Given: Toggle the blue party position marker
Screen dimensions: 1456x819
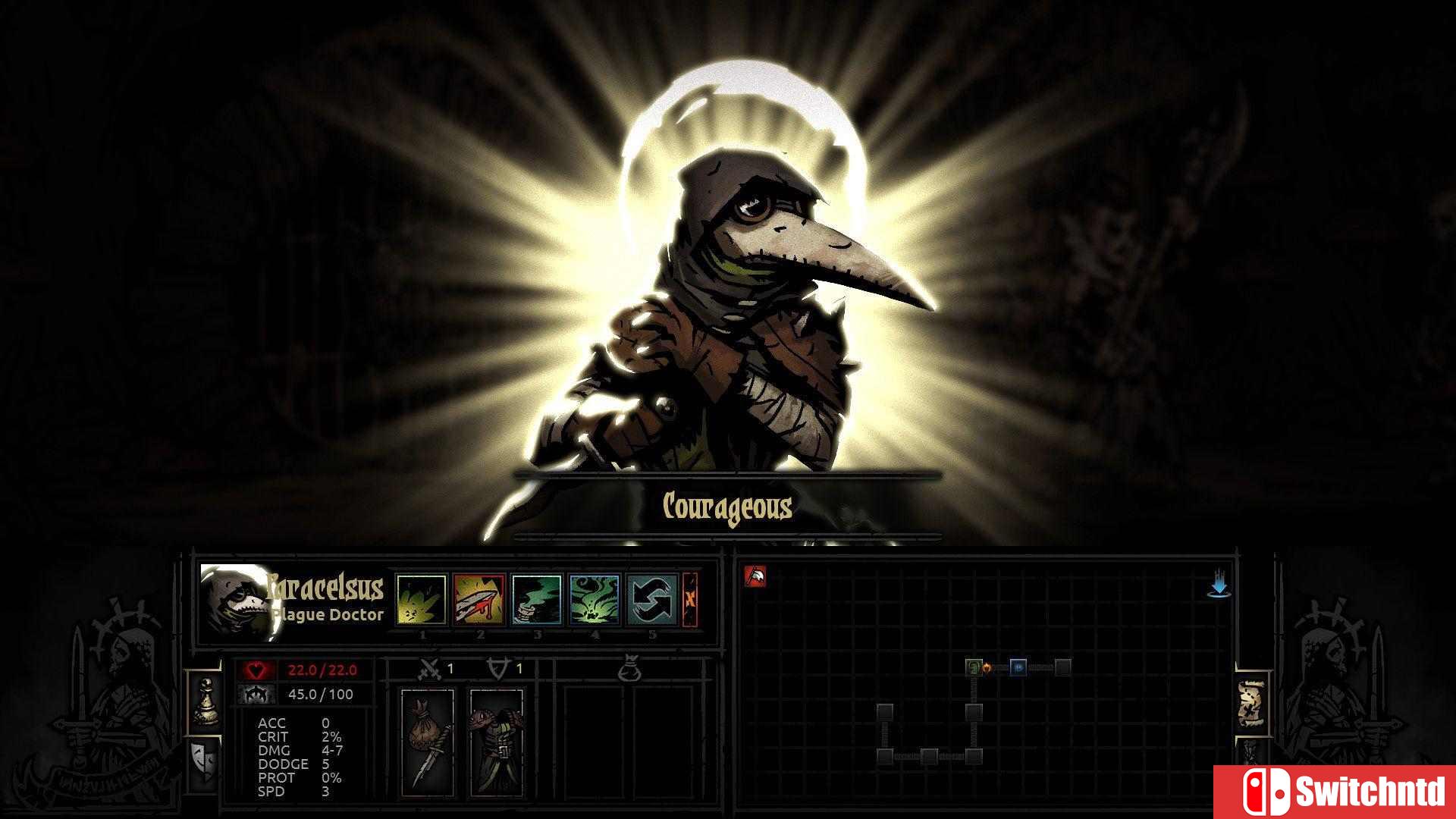Looking at the screenshot, I should point(1019,669).
